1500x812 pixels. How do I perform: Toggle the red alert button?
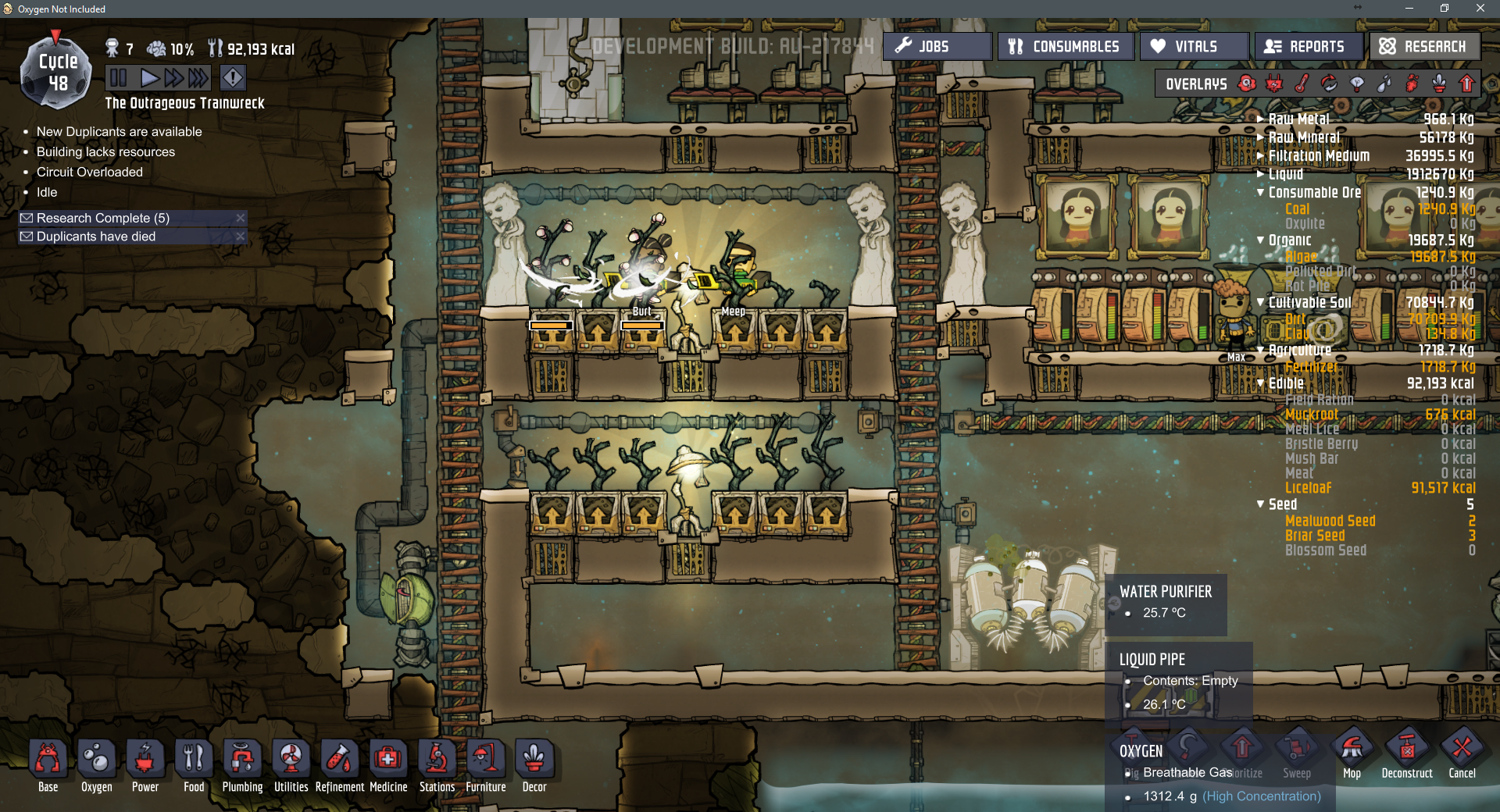[233, 78]
